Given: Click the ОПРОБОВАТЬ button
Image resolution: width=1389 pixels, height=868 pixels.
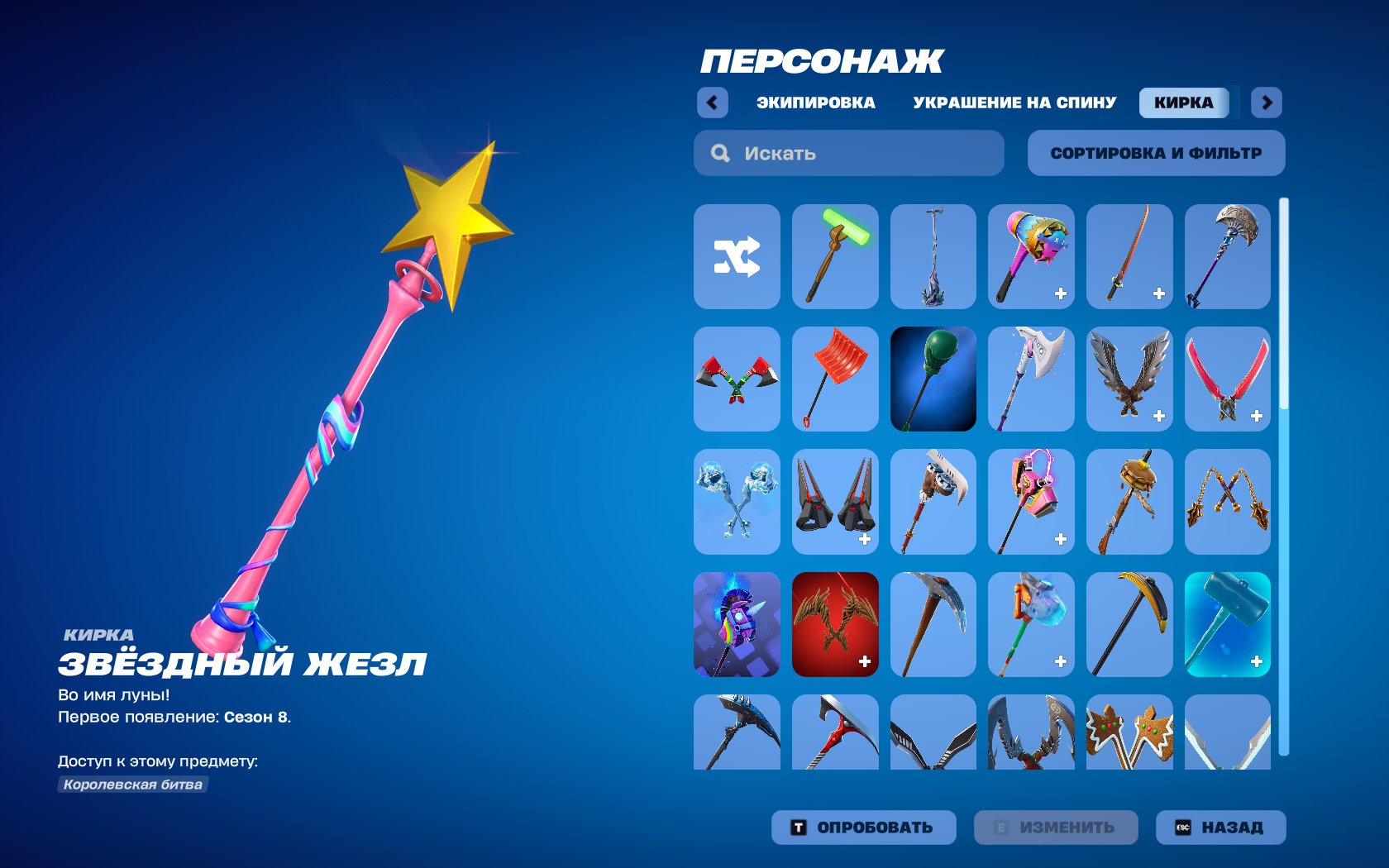Looking at the screenshot, I should (x=864, y=826).
